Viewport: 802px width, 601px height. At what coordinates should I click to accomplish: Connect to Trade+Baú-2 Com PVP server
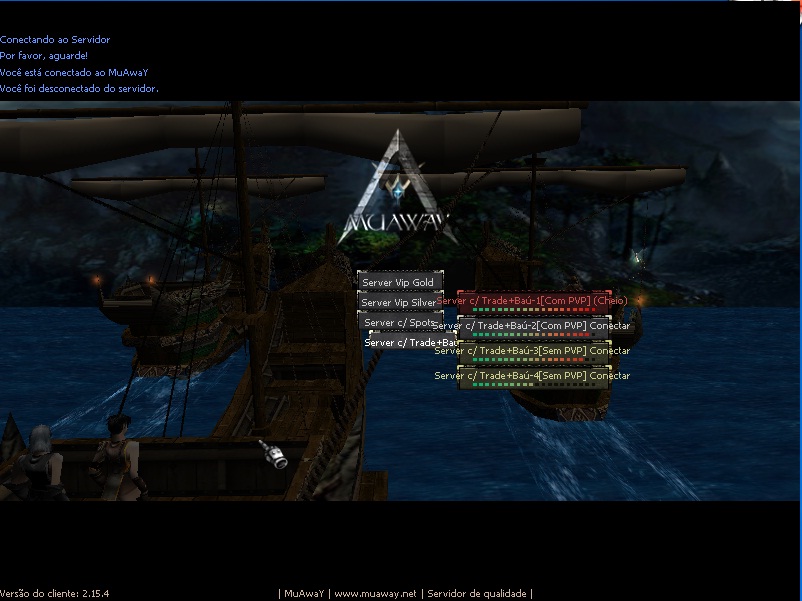coord(532,326)
